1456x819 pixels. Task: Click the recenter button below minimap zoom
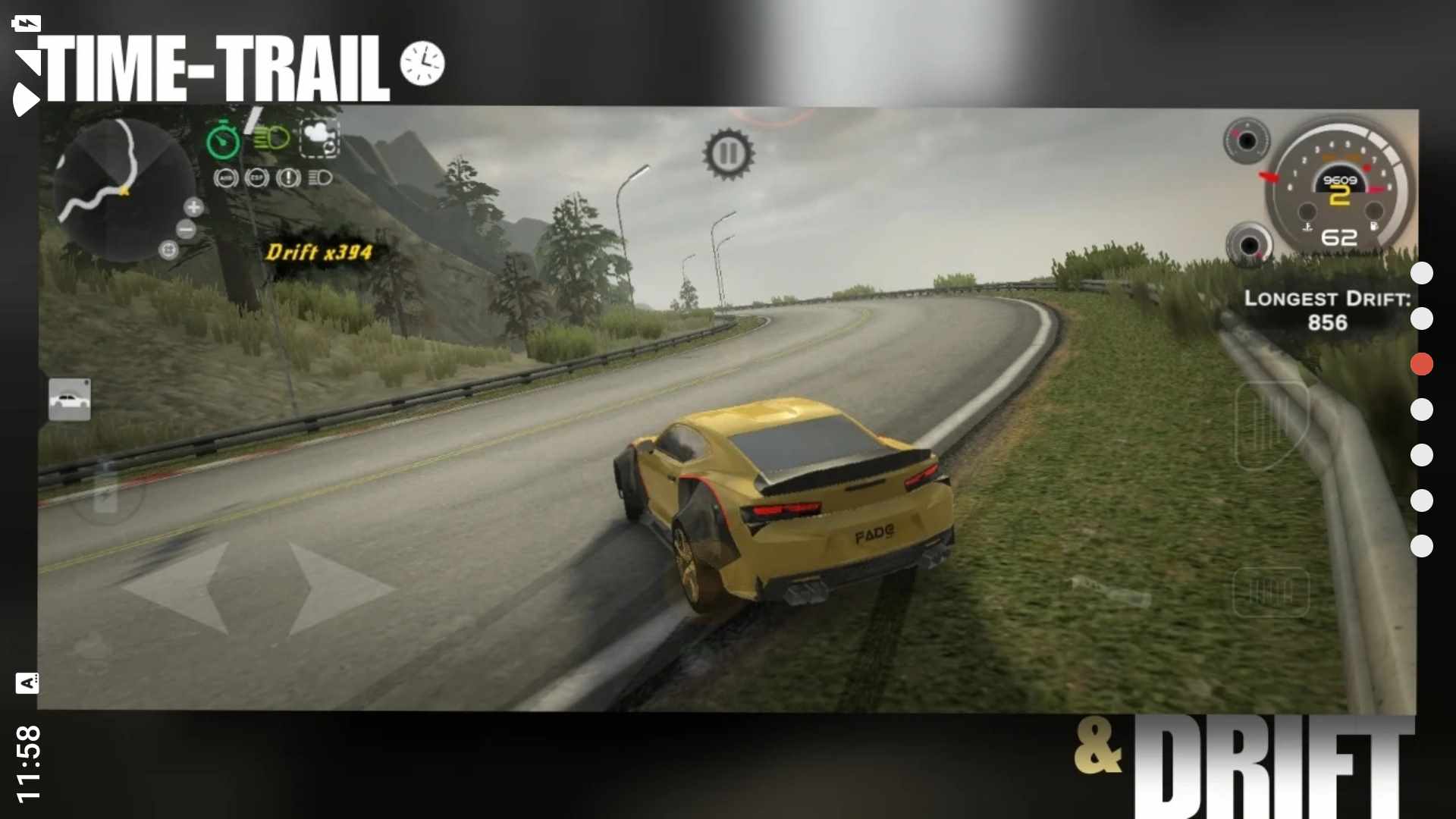pos(168,249)
